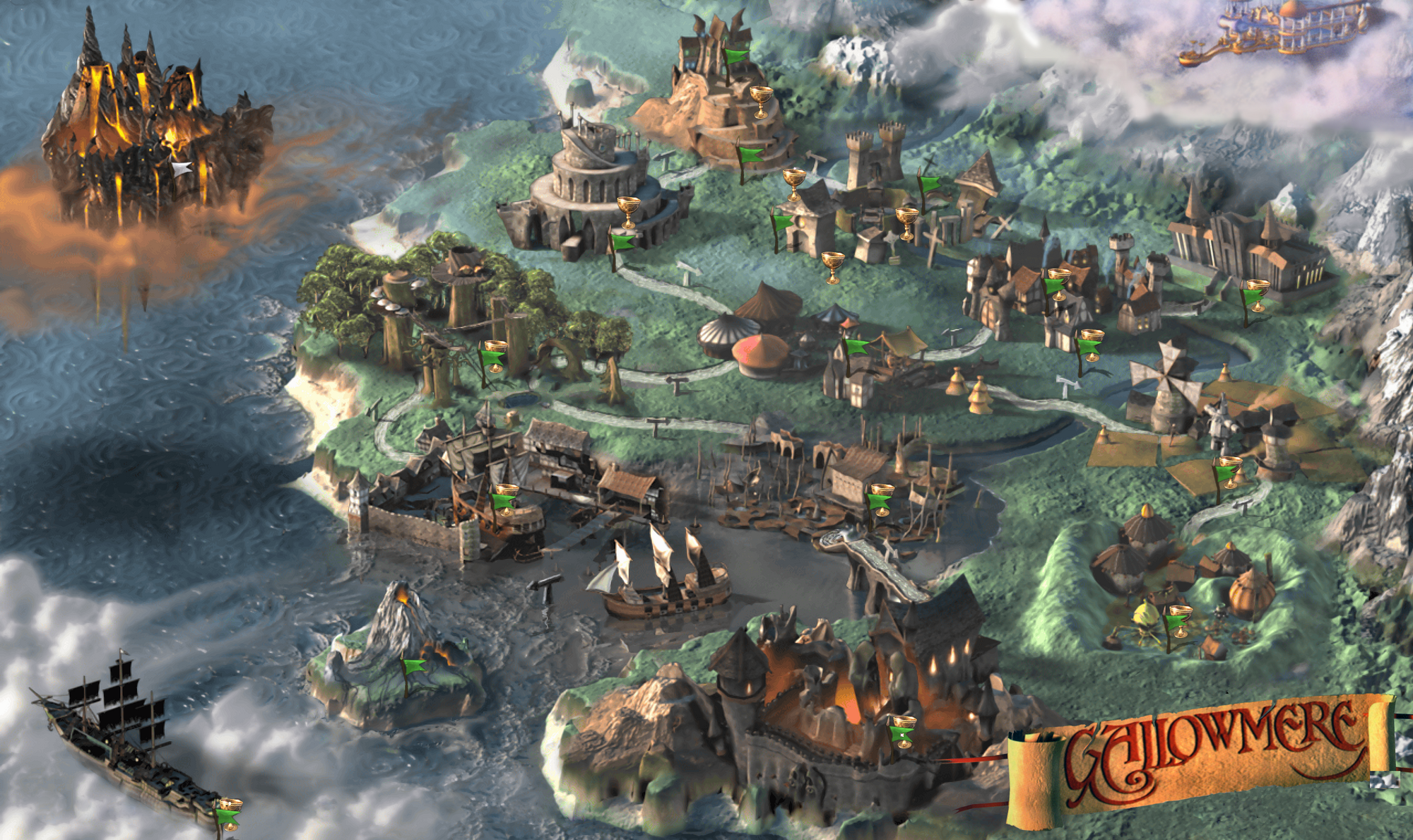Screen dimensions: 1413x840
Task: Select the flag on the fiery castle wall
Action: click(900, 735)
